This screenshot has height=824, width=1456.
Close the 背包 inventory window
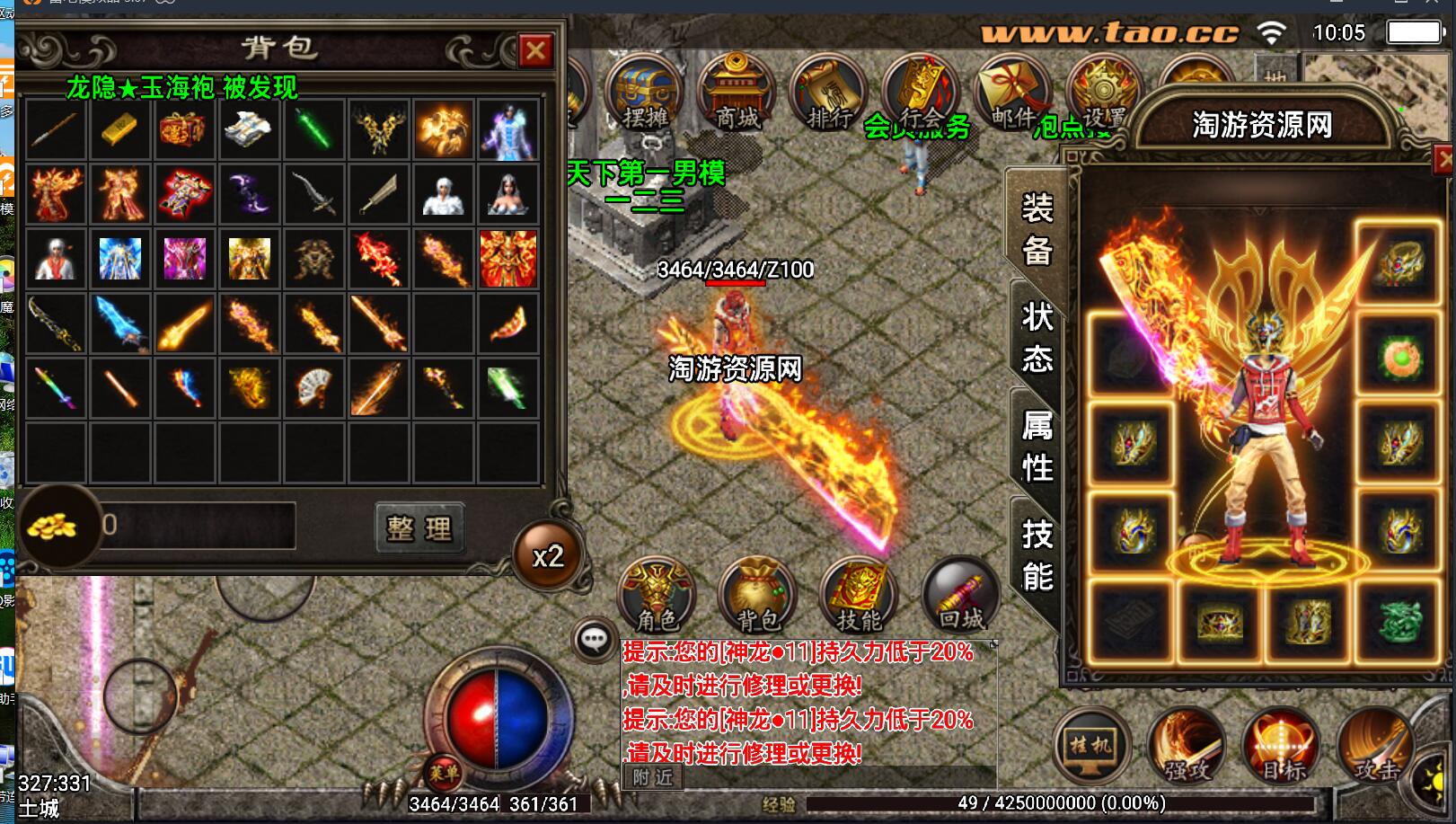pos(535,51)
